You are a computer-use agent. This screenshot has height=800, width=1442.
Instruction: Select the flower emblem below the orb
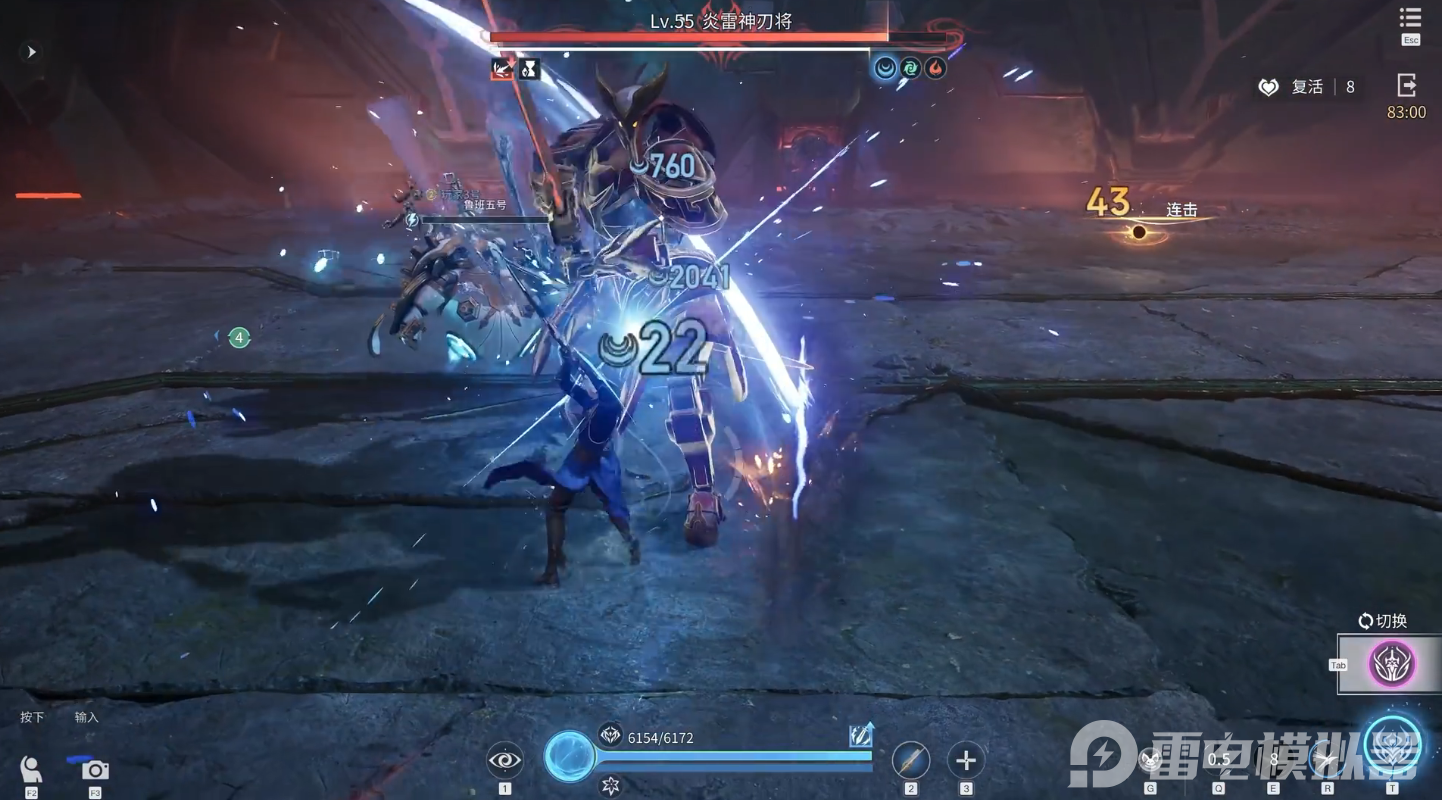coord(610,786)
